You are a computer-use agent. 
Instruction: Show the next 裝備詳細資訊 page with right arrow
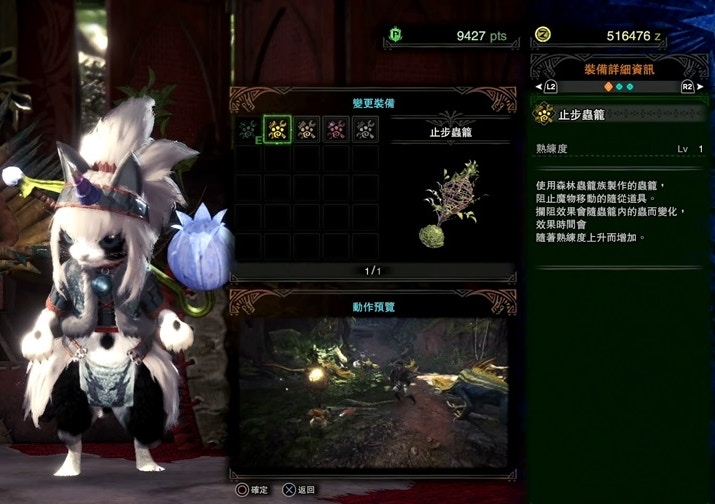(x=700, y=87)
